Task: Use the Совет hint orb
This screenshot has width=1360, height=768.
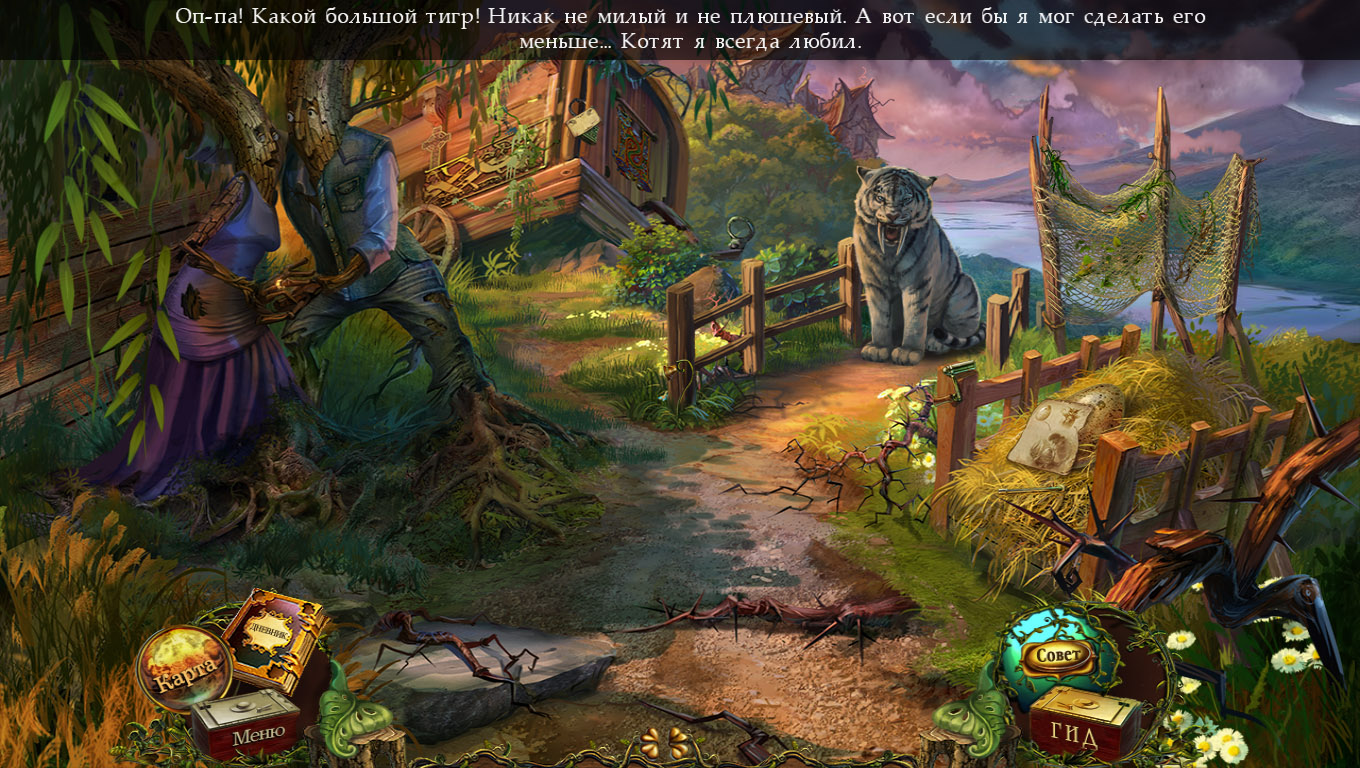Action: tap(1058, 653)
